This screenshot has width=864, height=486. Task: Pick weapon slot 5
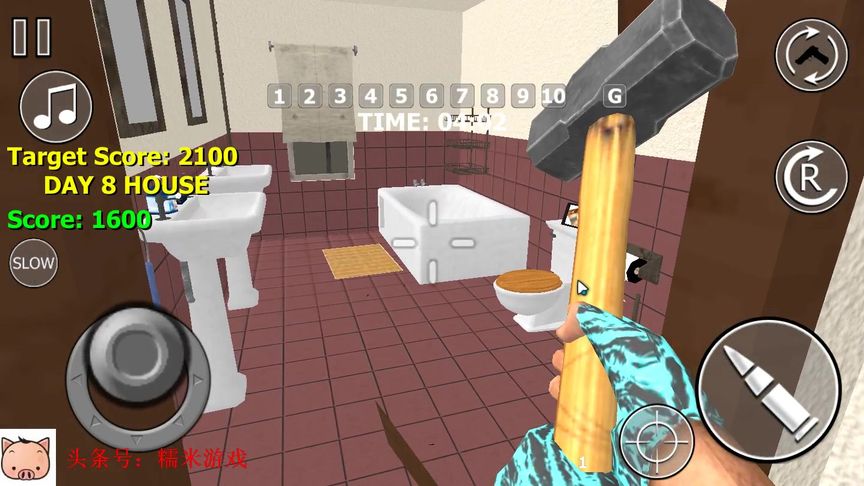point(401,96)
